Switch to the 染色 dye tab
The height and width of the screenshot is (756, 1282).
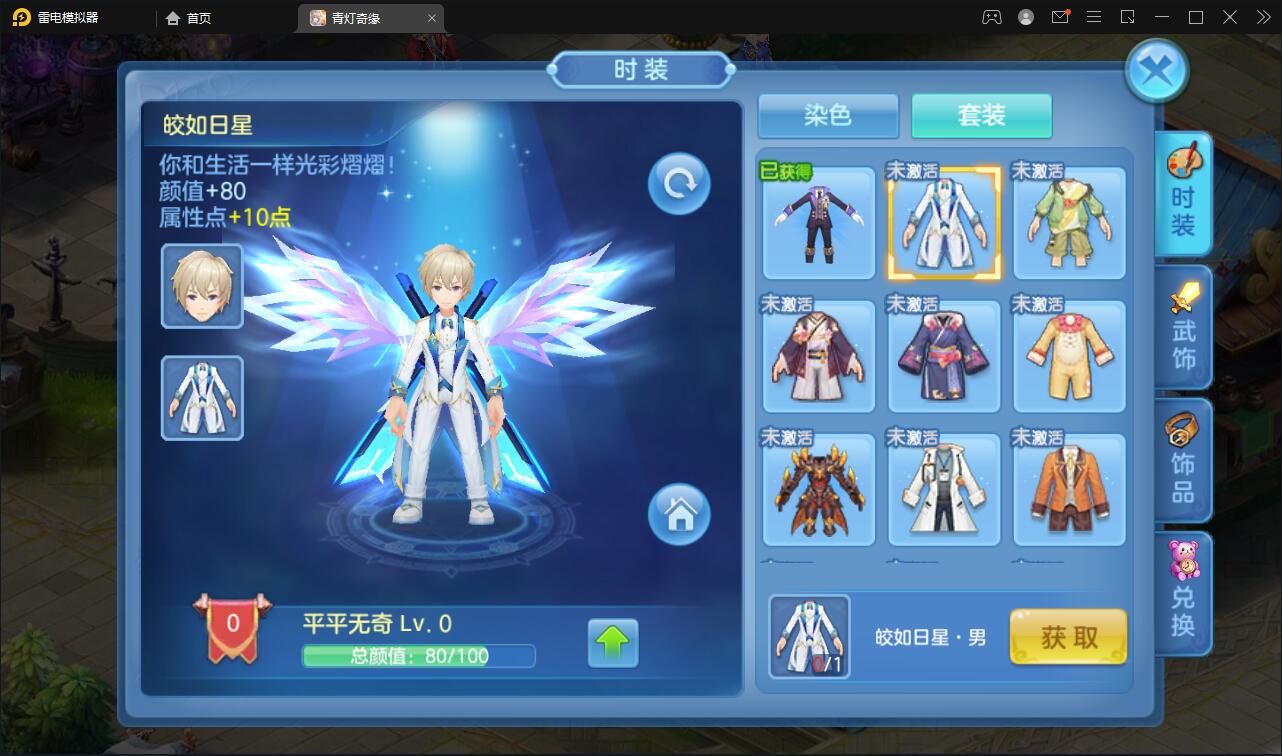(x=827, y=116)
